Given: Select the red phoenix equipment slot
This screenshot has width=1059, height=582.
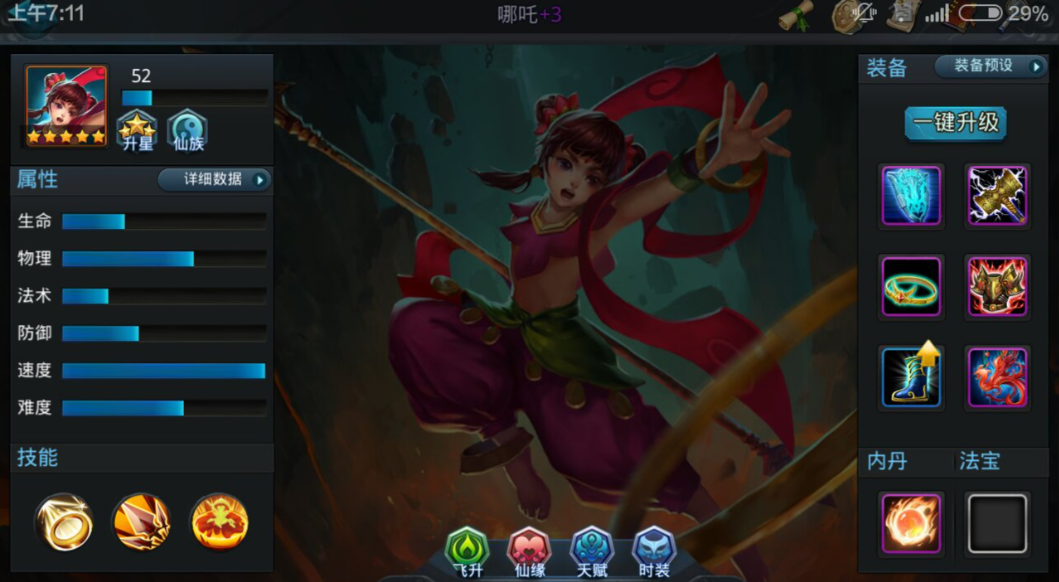Looking at the screenshot, I should pos(997,376).
